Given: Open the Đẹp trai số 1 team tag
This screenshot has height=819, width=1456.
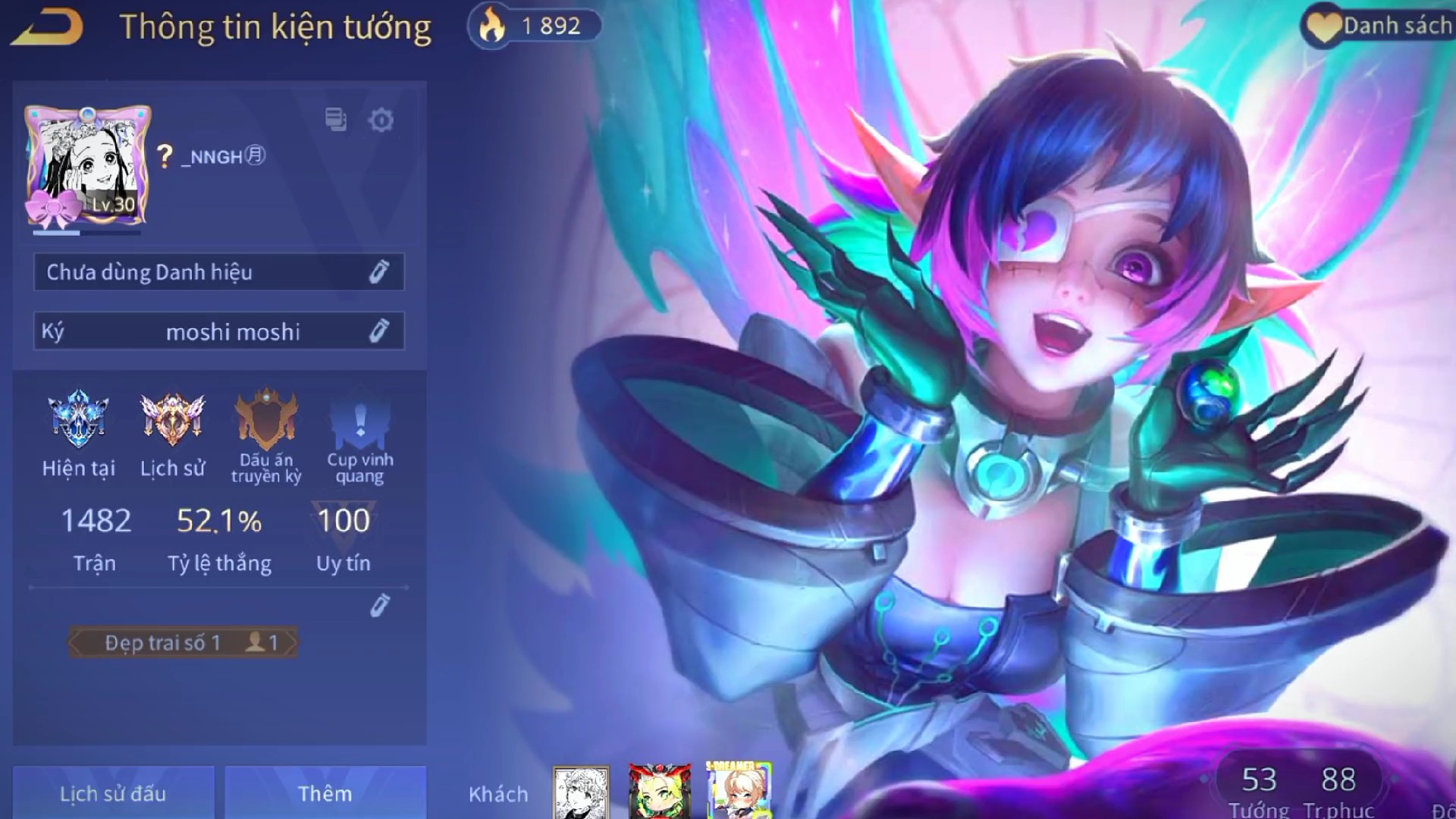Looking at the screenshot, I should (x=184, y=642).
